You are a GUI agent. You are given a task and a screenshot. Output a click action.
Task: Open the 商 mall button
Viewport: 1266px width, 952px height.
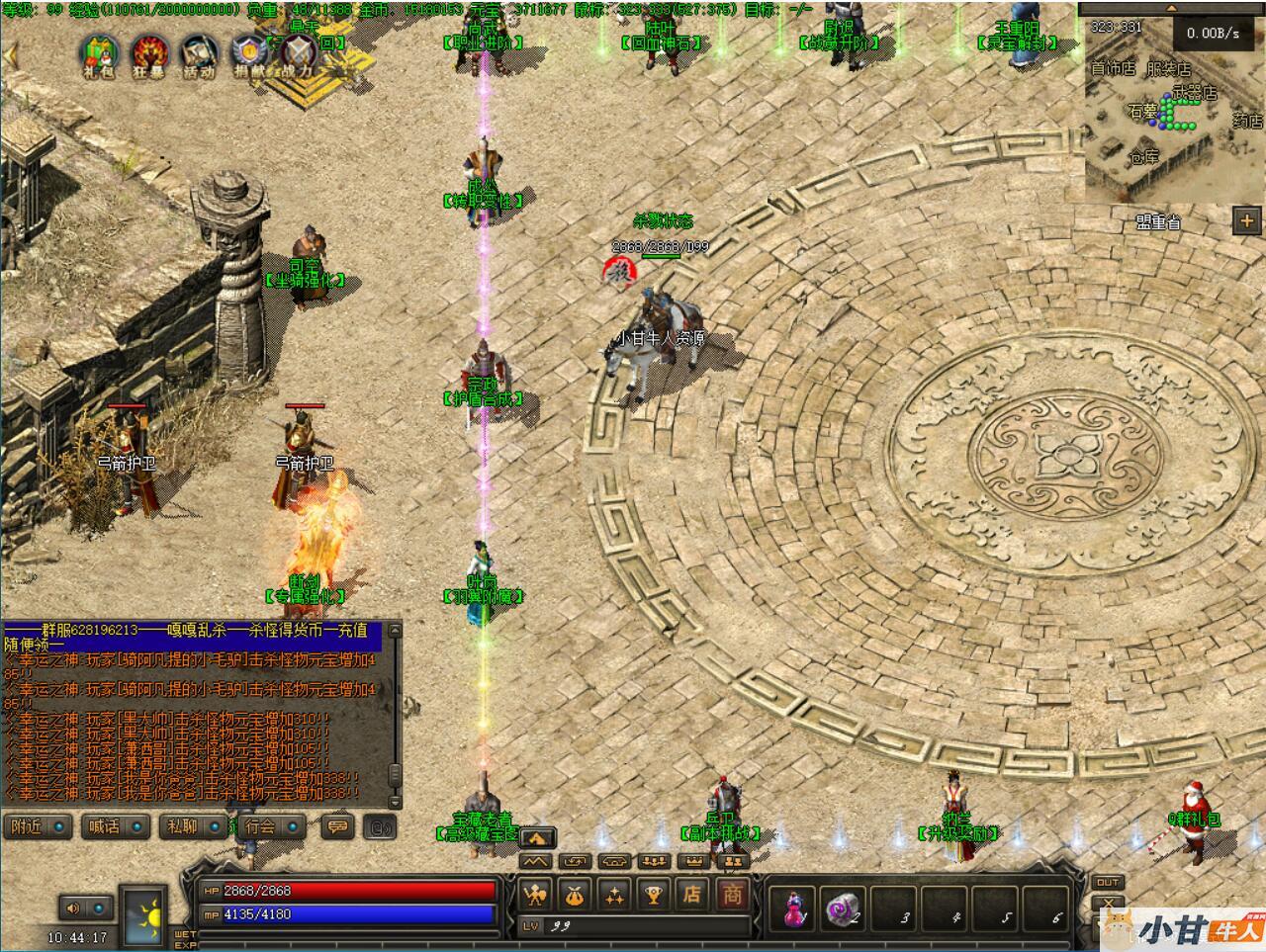coord(732,895)
